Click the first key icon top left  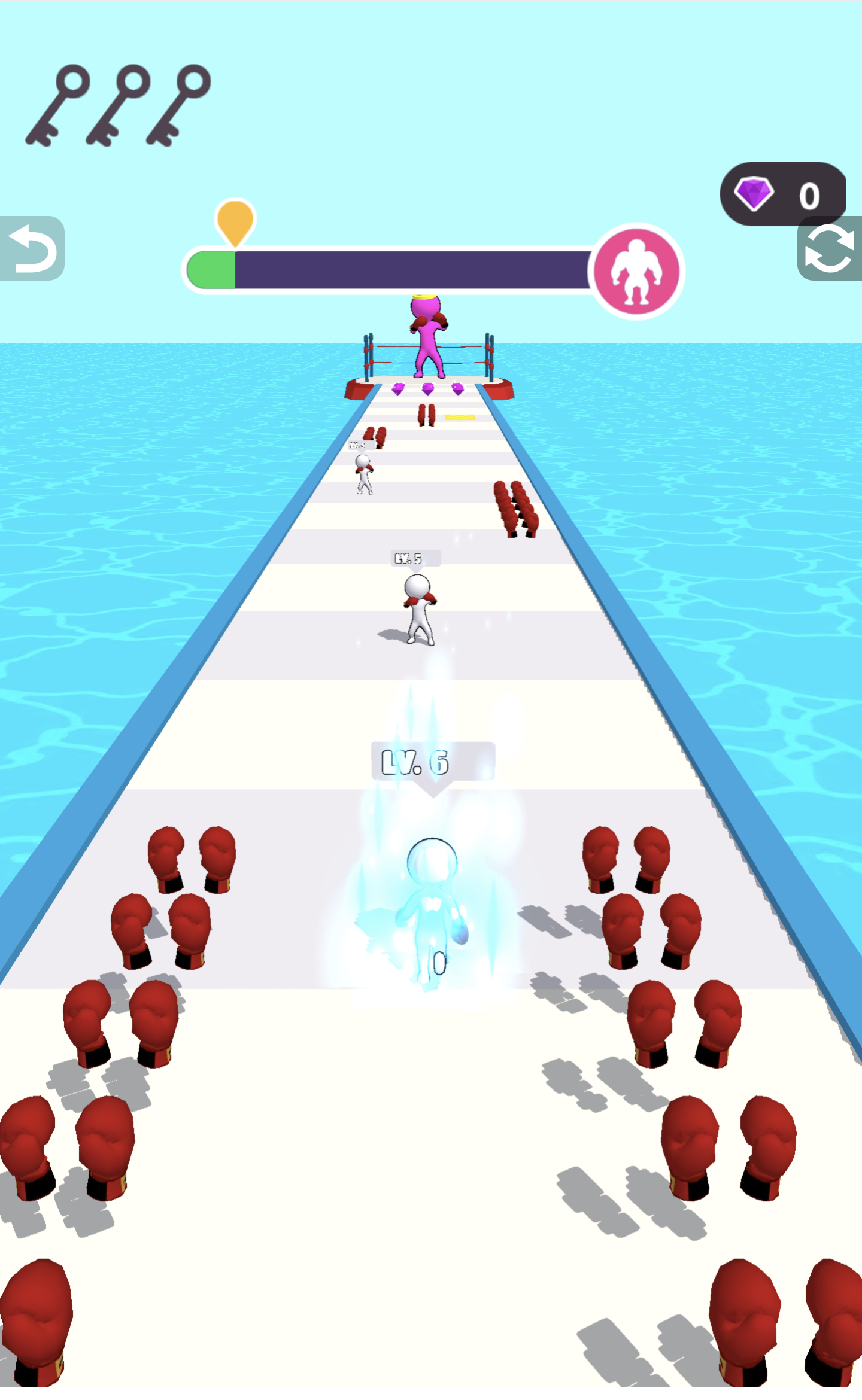(58, 105)
